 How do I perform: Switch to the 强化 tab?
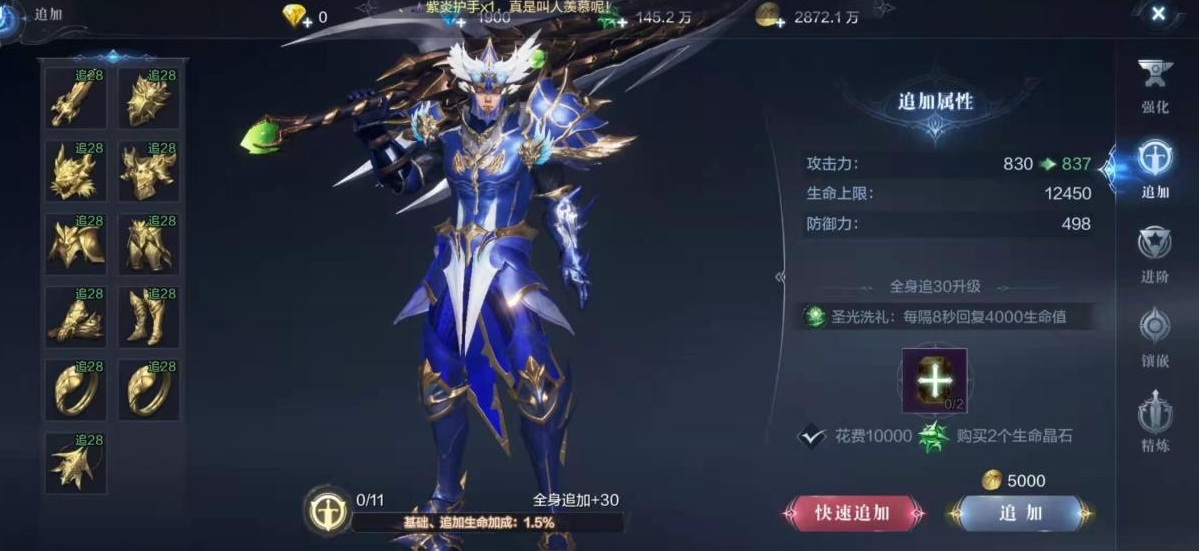pyautogui.click(x=1155, y=83)
